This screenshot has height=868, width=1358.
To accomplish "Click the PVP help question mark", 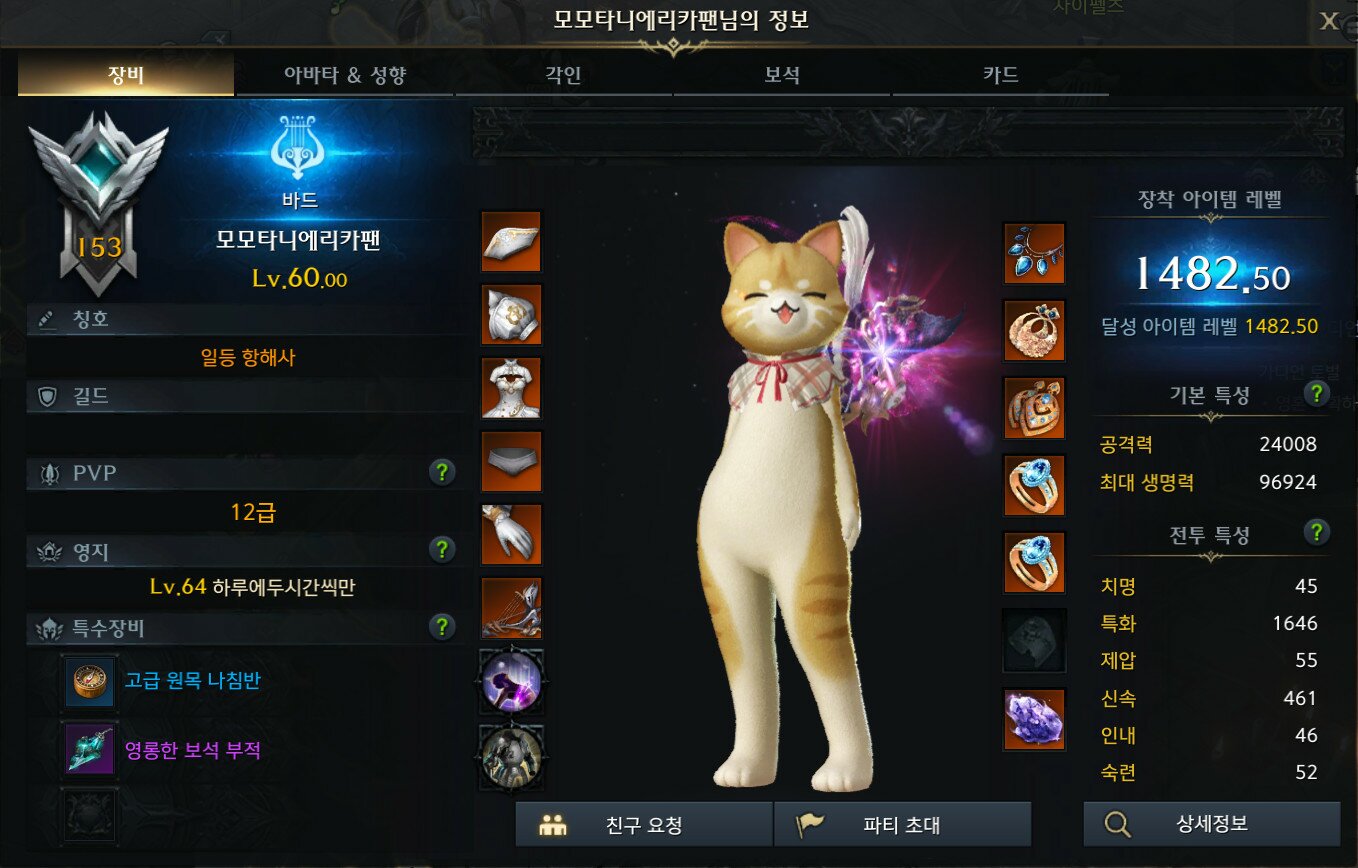I will pos(442,471).
